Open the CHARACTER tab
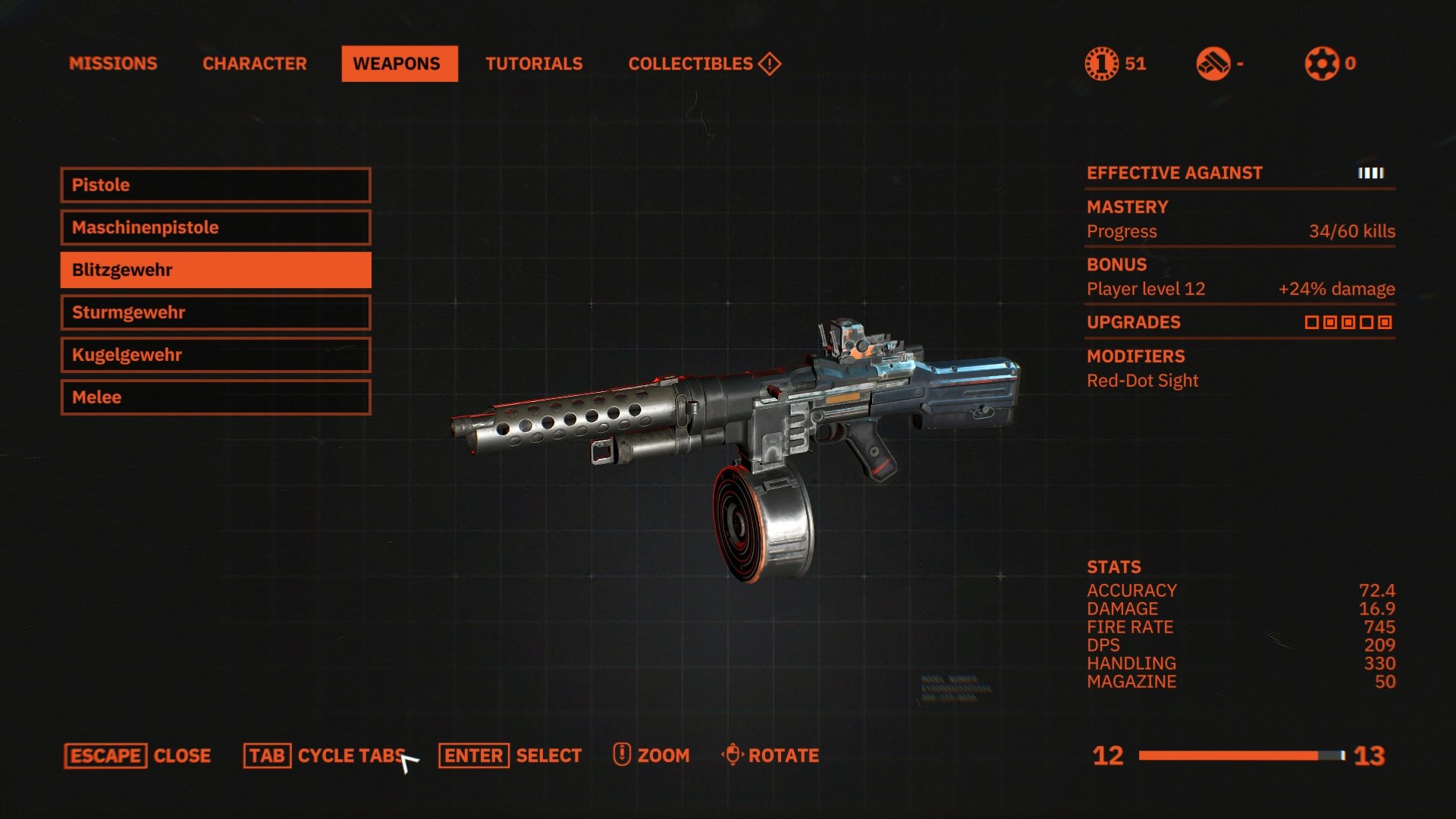The image size is (1456, 819). (x=253, y=64)
